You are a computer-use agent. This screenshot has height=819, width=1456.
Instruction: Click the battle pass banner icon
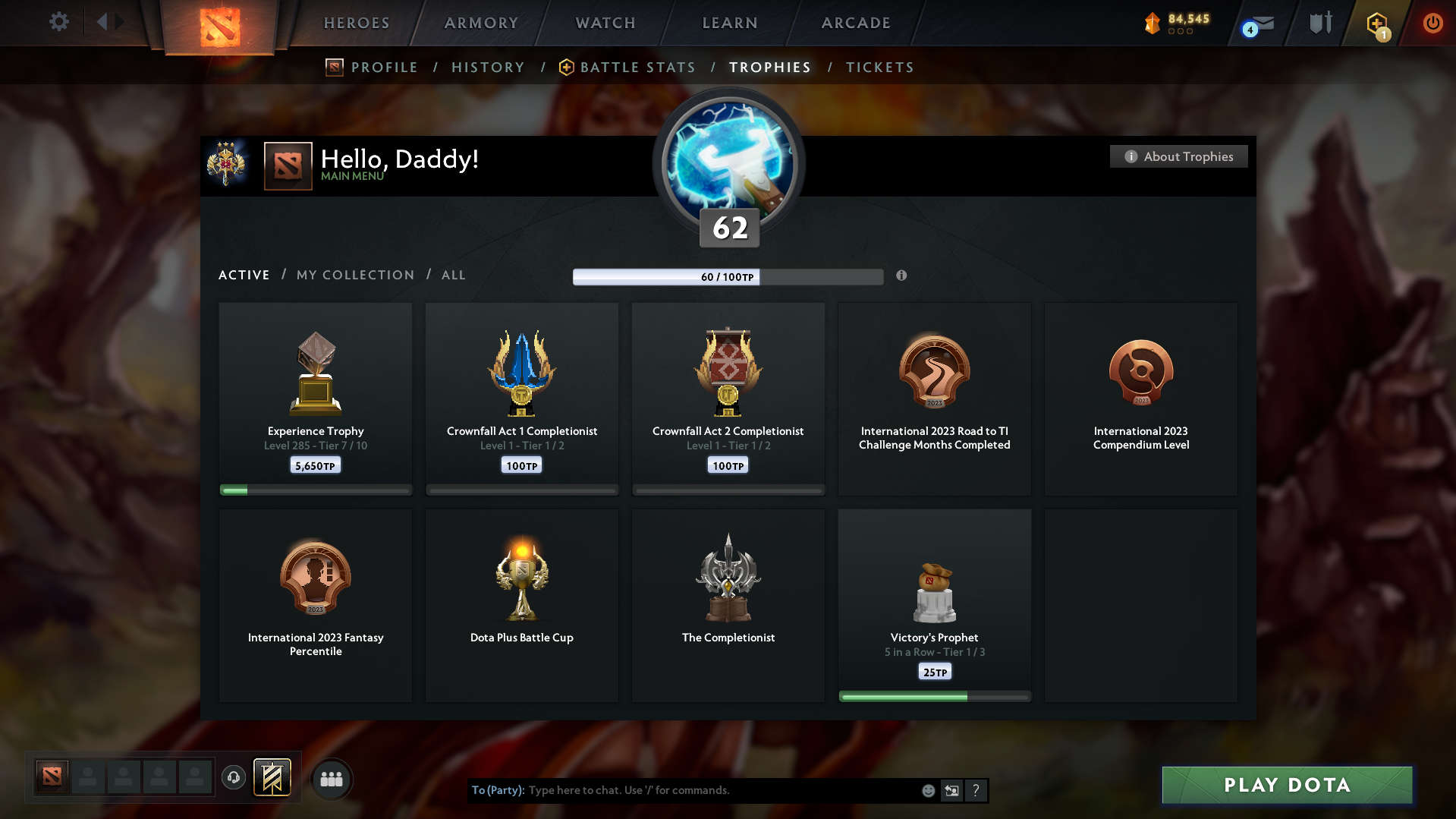(x=272, y=778)
